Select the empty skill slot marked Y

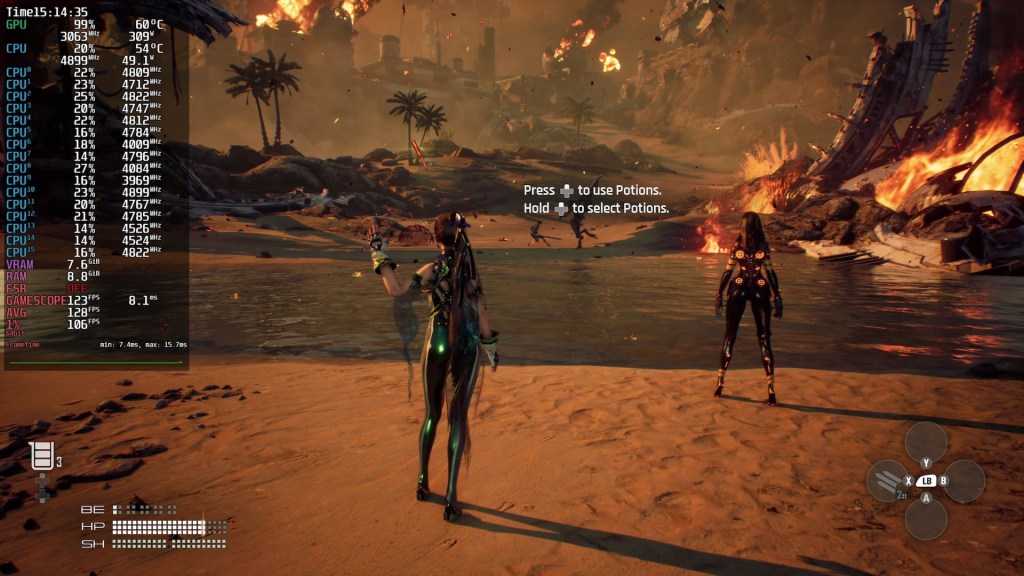click(x=926, y=442)
